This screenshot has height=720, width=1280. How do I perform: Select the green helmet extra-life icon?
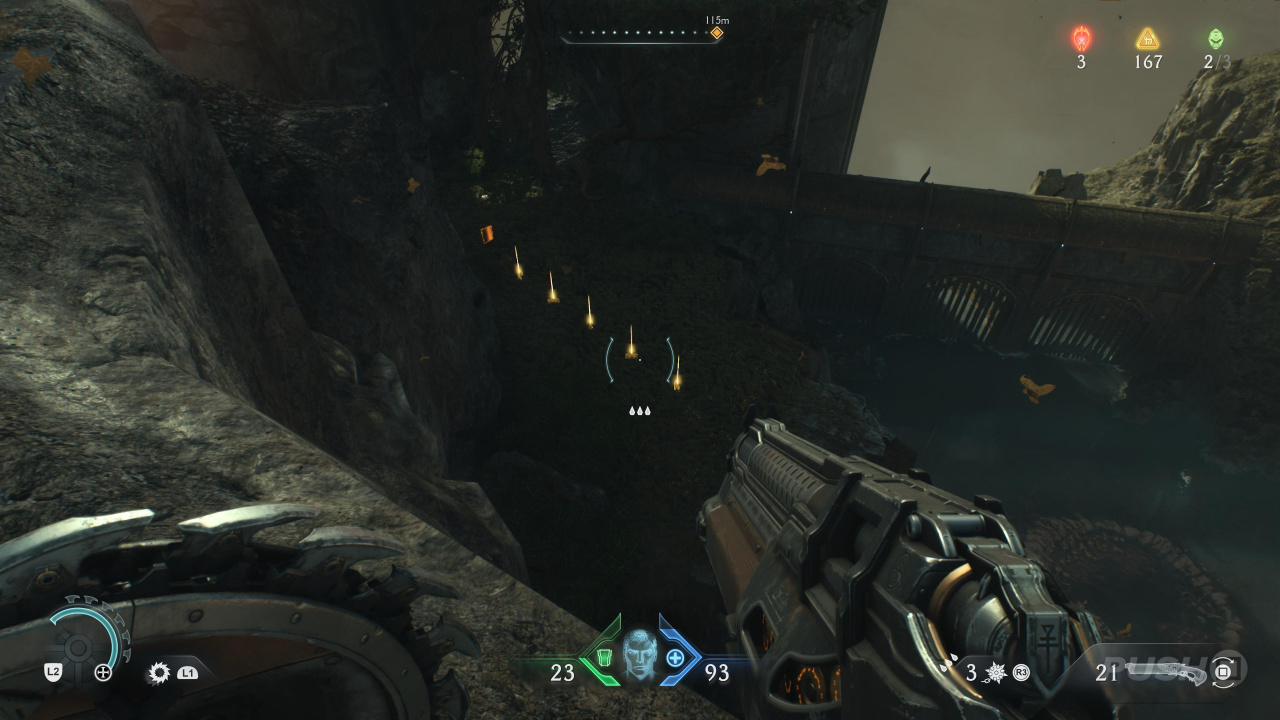point(1215,39)
